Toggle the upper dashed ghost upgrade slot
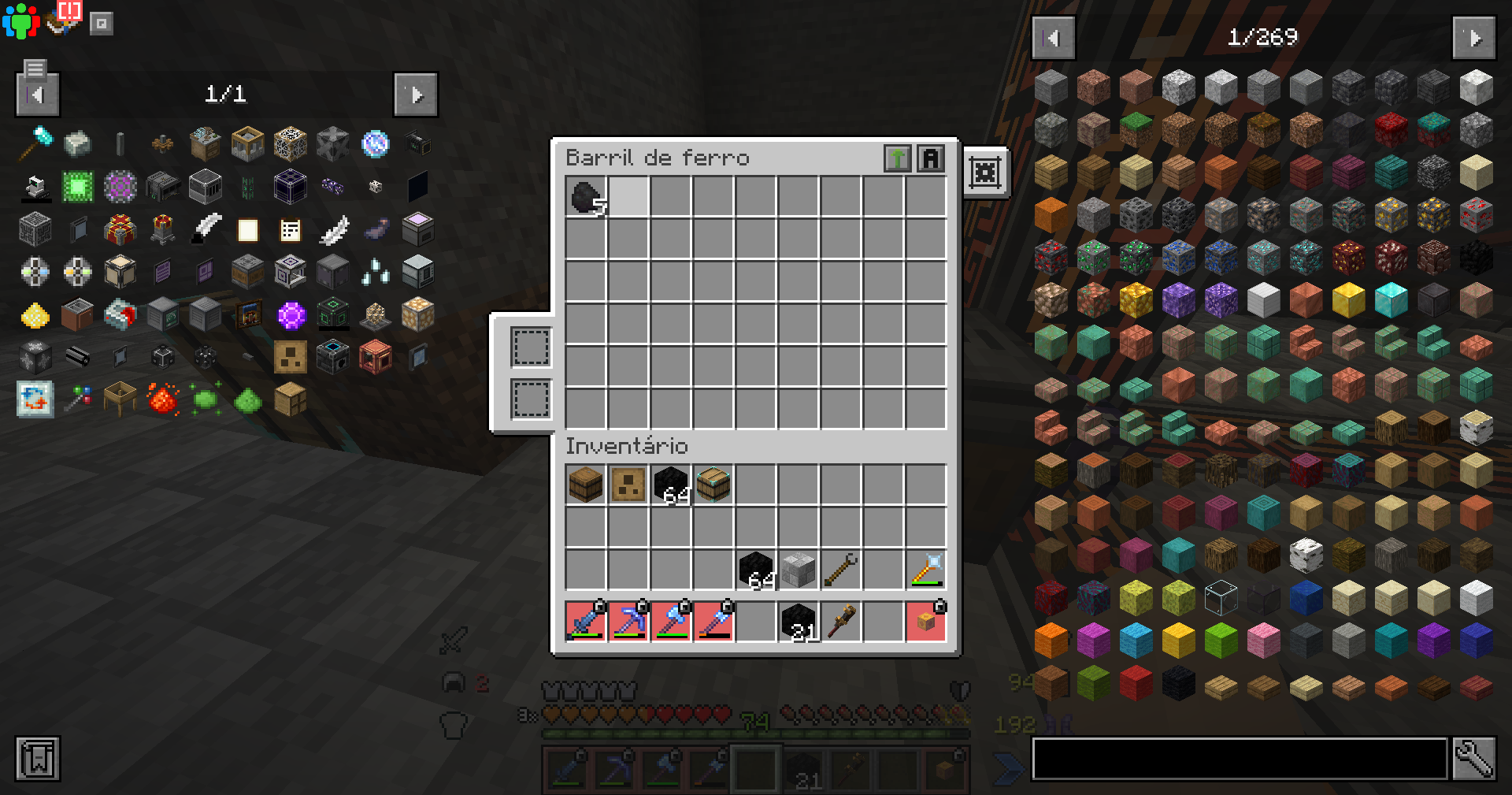 (529, 346)
